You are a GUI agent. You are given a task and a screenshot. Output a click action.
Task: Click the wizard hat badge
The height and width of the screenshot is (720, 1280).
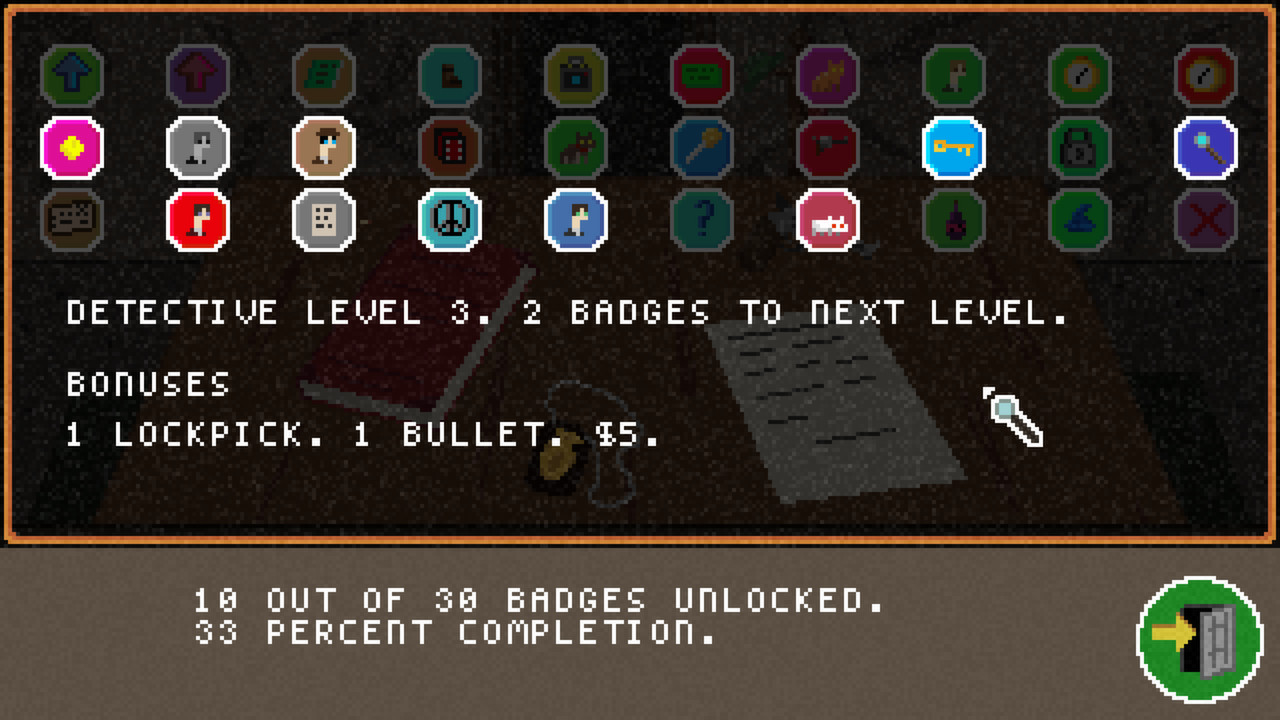pyautogui.click(x=1080, y=222)
